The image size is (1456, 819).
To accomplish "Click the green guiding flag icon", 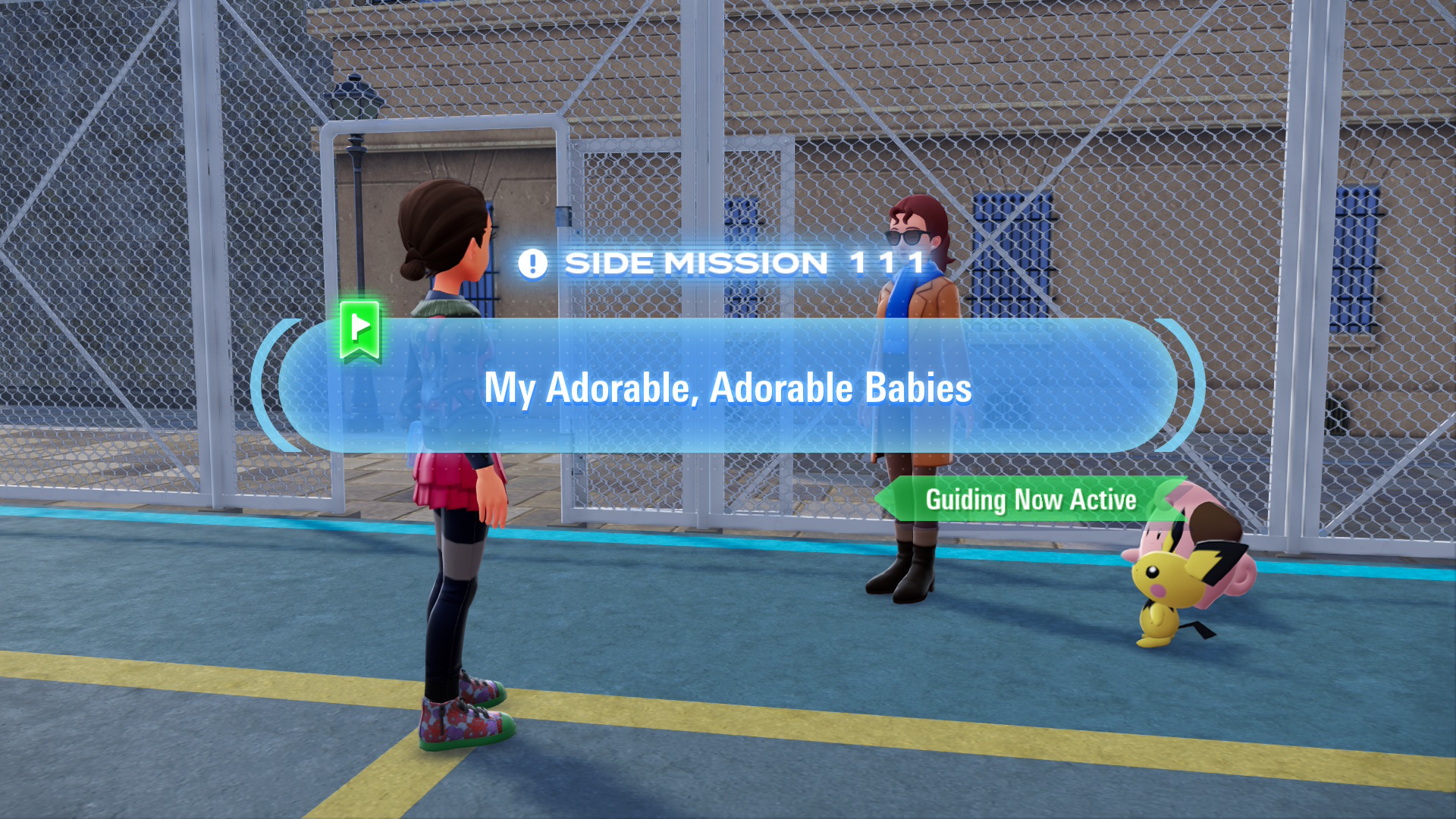I will click(359, 330).
